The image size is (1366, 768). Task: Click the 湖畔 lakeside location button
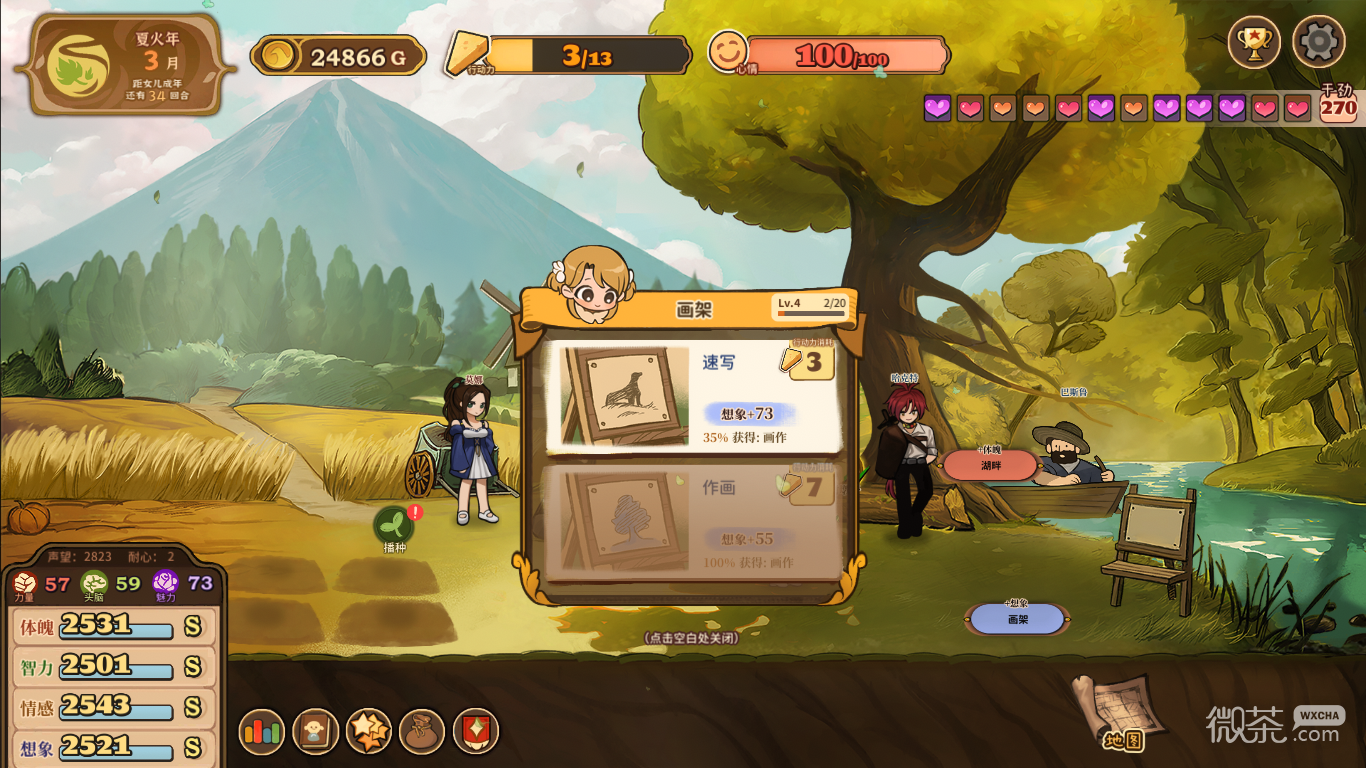(x=990, y=465)
